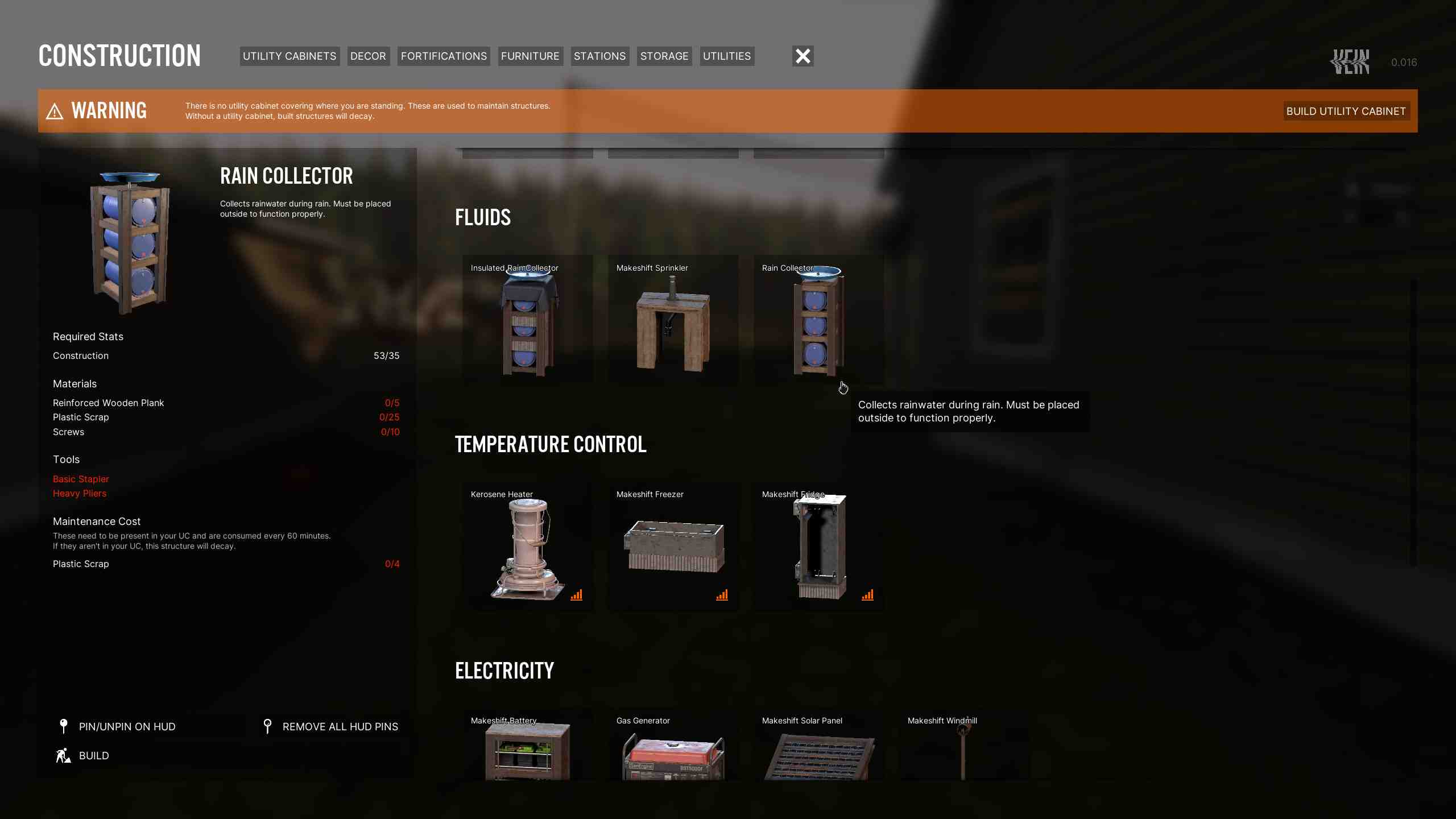Select the Rain Collector tile

click(818, 320)
